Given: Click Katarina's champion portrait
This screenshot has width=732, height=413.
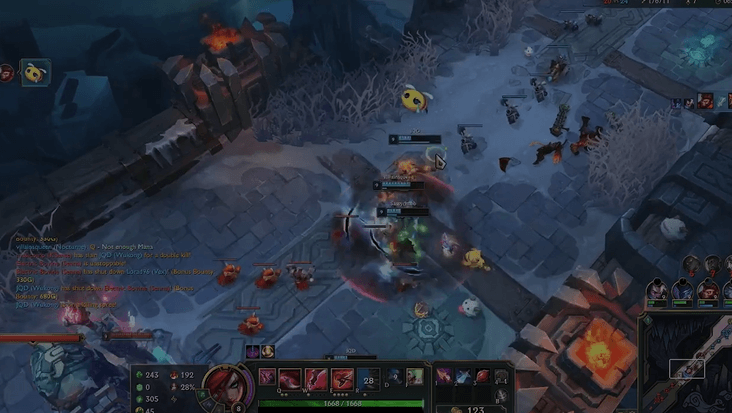Looking at the screenshot, I should [x=226, y=385].
